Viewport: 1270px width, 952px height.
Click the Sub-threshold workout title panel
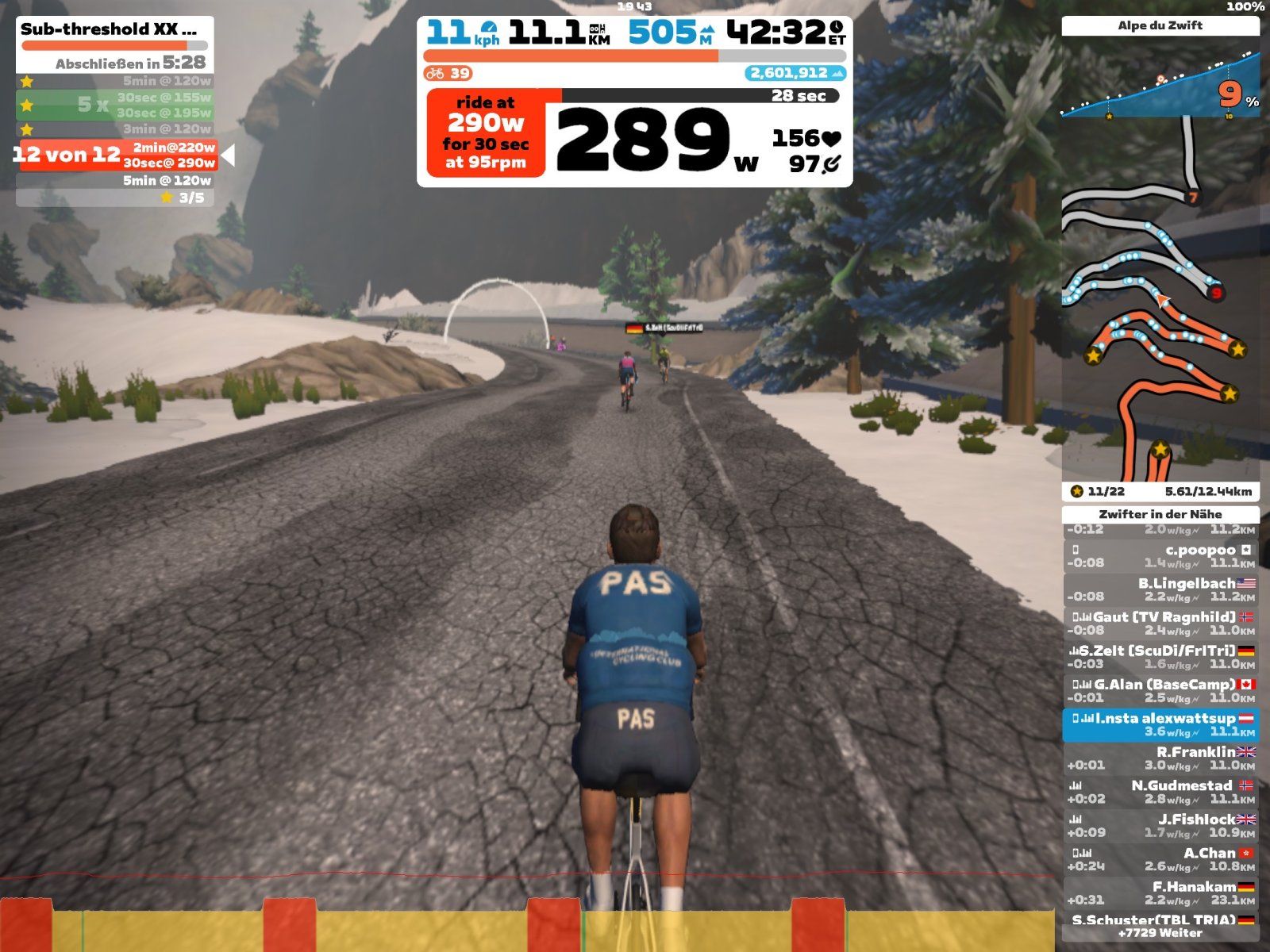coord(115,30)
